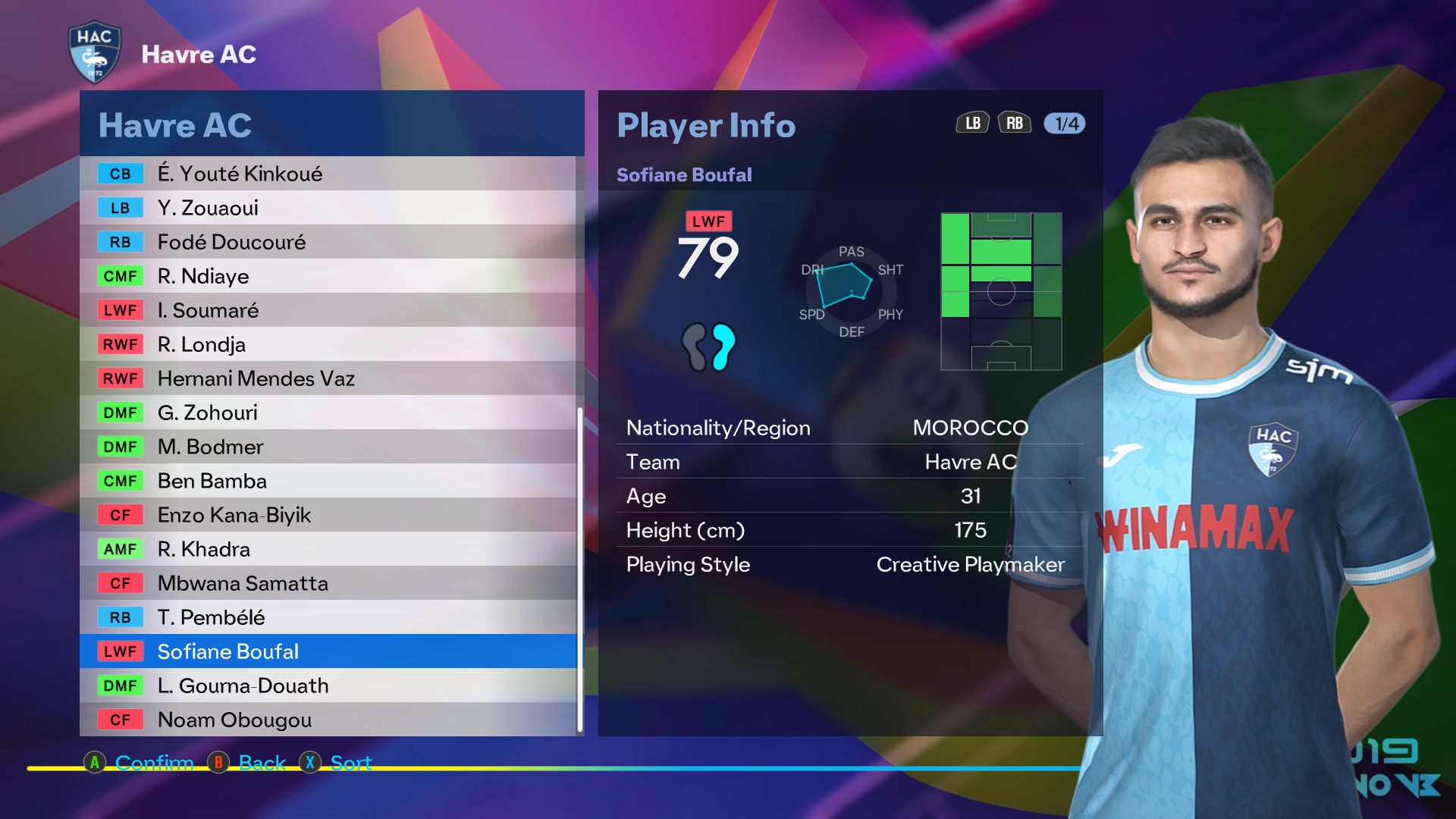Select Enzo Kana-Biyik entry
Viewport: 1456px width, 819px height.
328,515
